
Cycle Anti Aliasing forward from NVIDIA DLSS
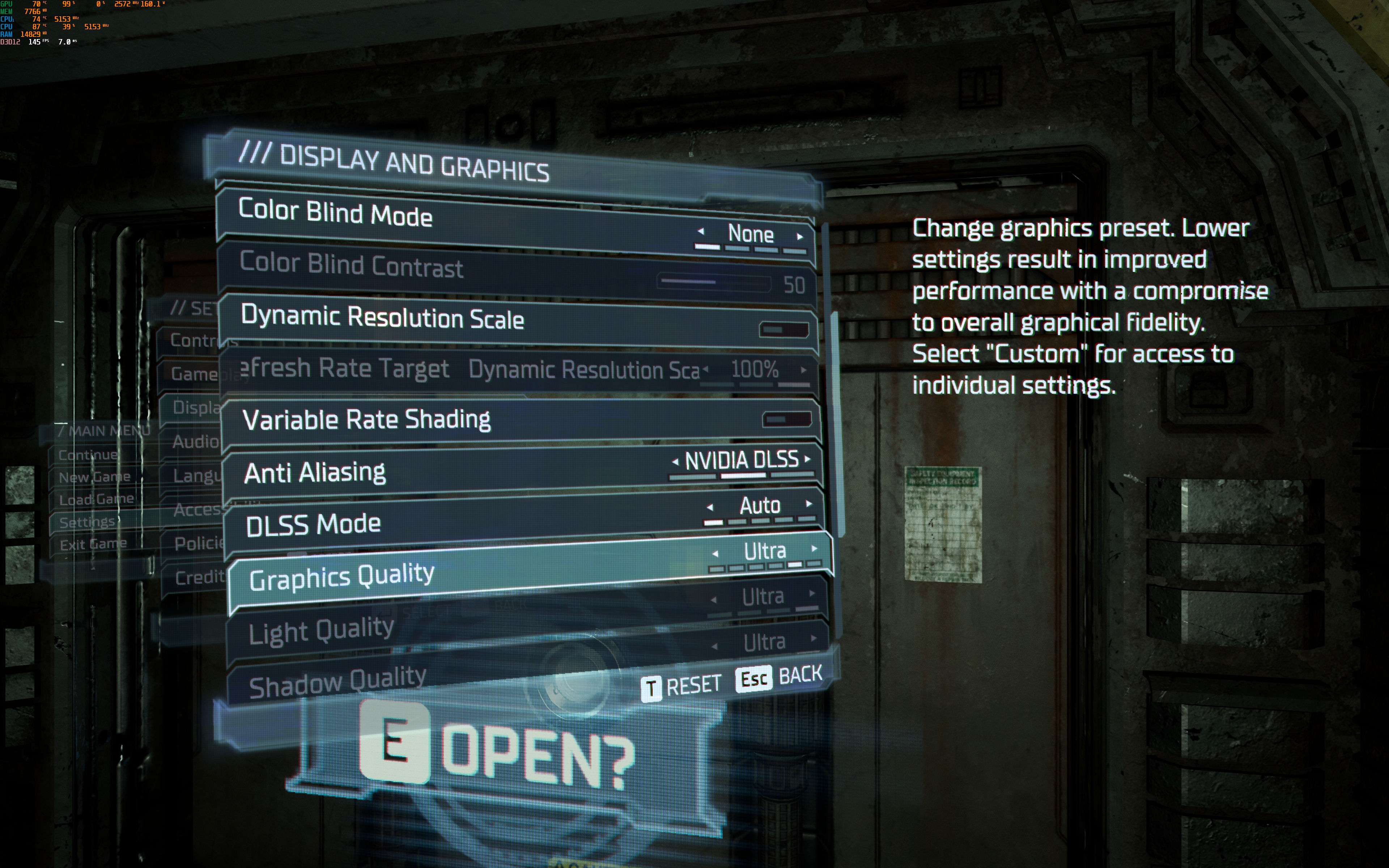coord(808,459)
